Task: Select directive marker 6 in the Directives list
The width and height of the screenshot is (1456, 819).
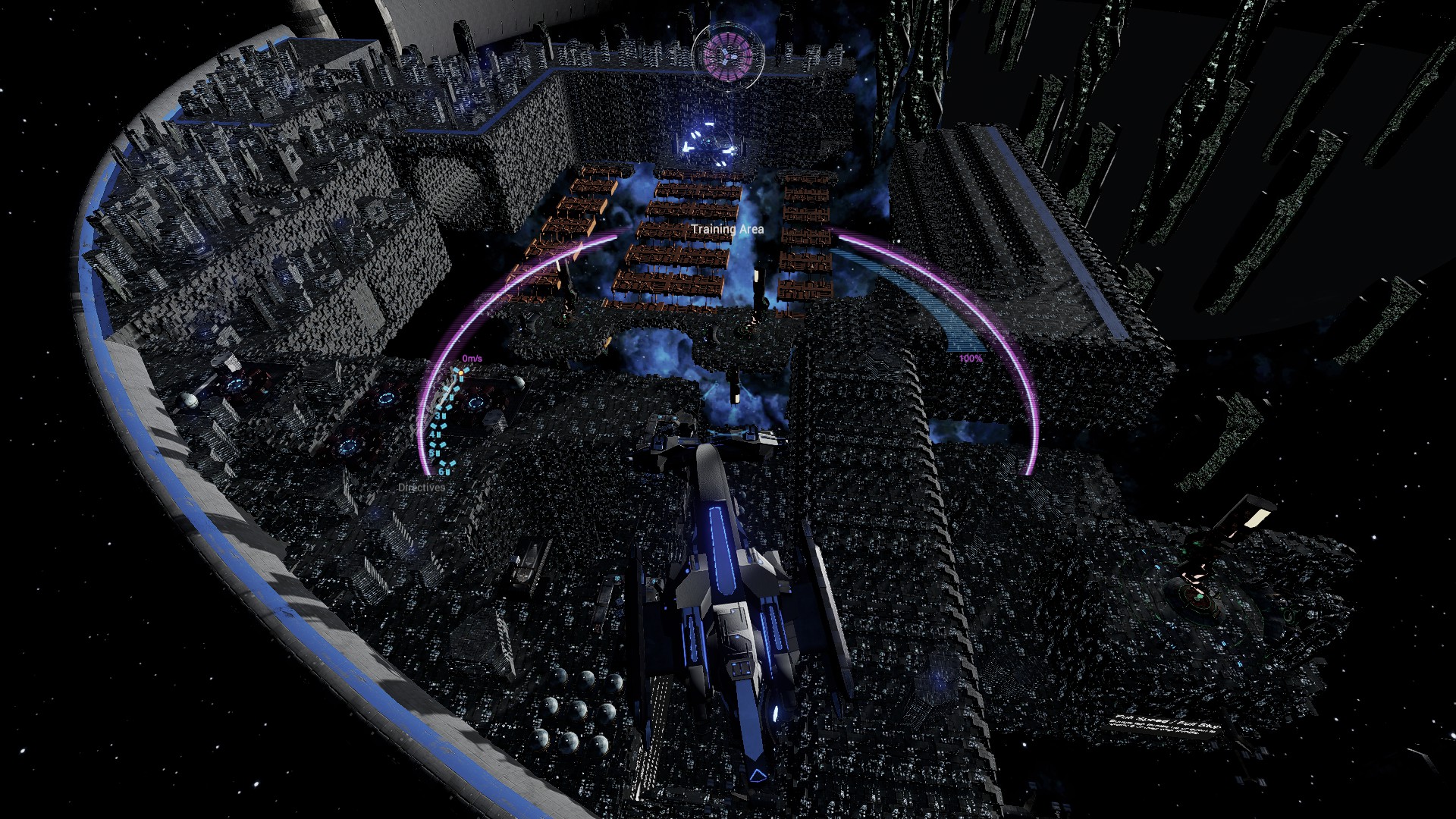Action: (442, 471)
